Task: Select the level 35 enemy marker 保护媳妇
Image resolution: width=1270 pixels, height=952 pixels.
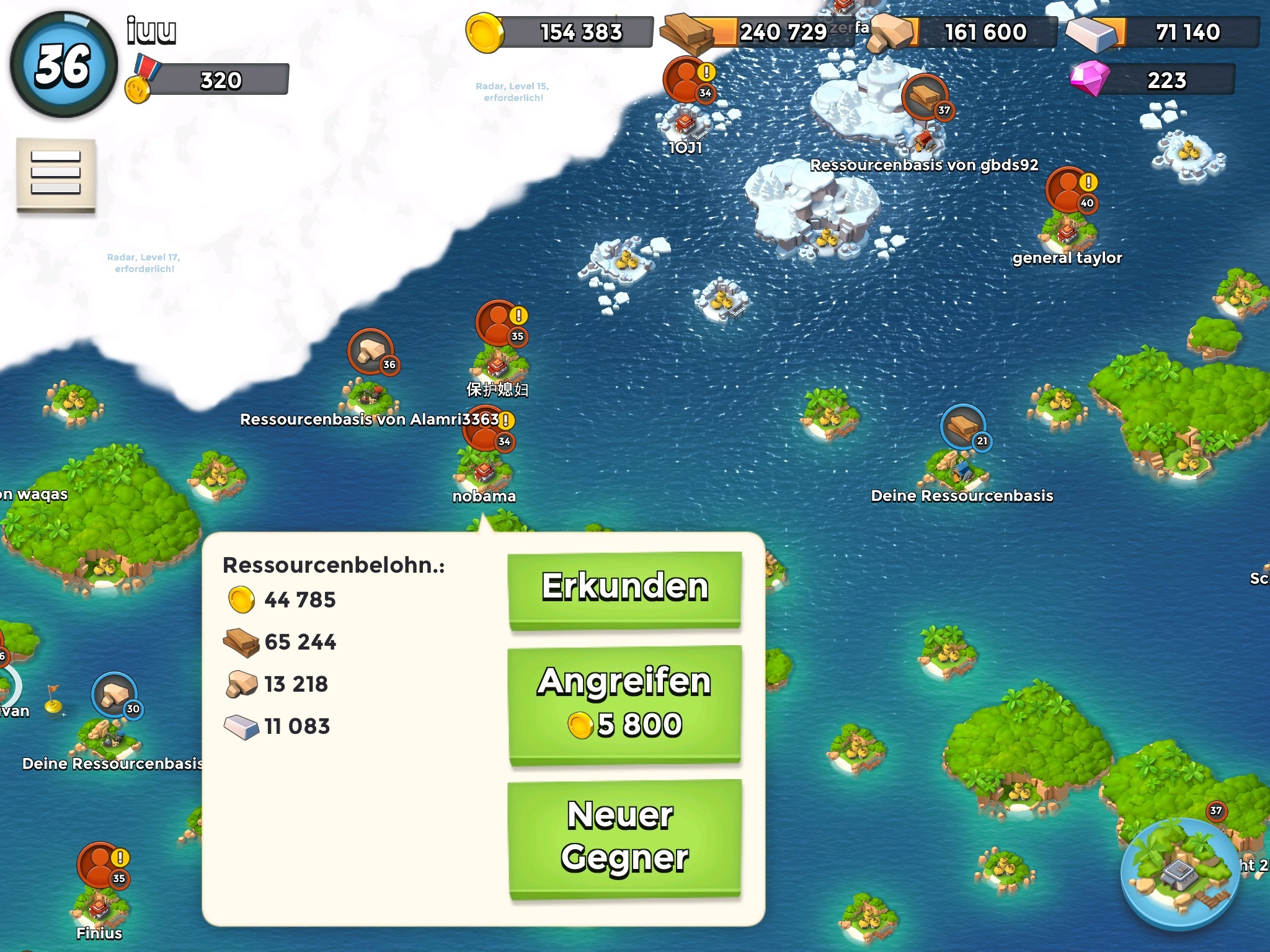Action: tap(500, 324)
